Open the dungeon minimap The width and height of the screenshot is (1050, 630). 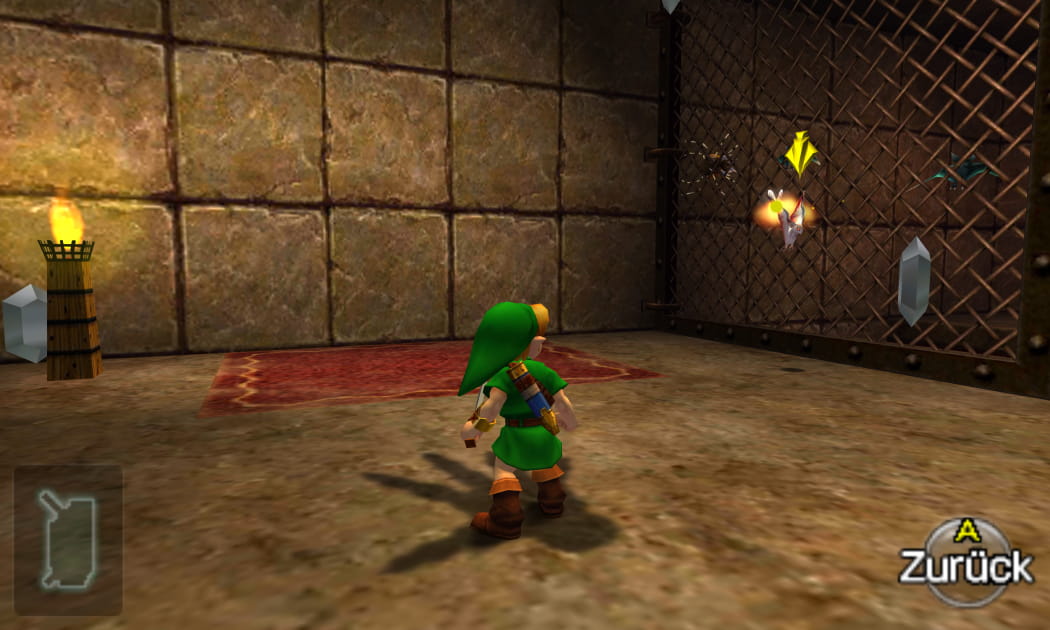pyautogui.click(x=67, y=539)
